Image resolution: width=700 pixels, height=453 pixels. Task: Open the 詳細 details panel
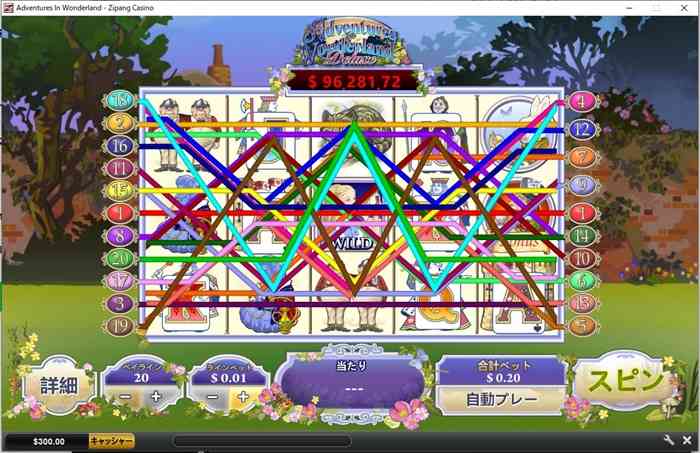pos(57,385)
